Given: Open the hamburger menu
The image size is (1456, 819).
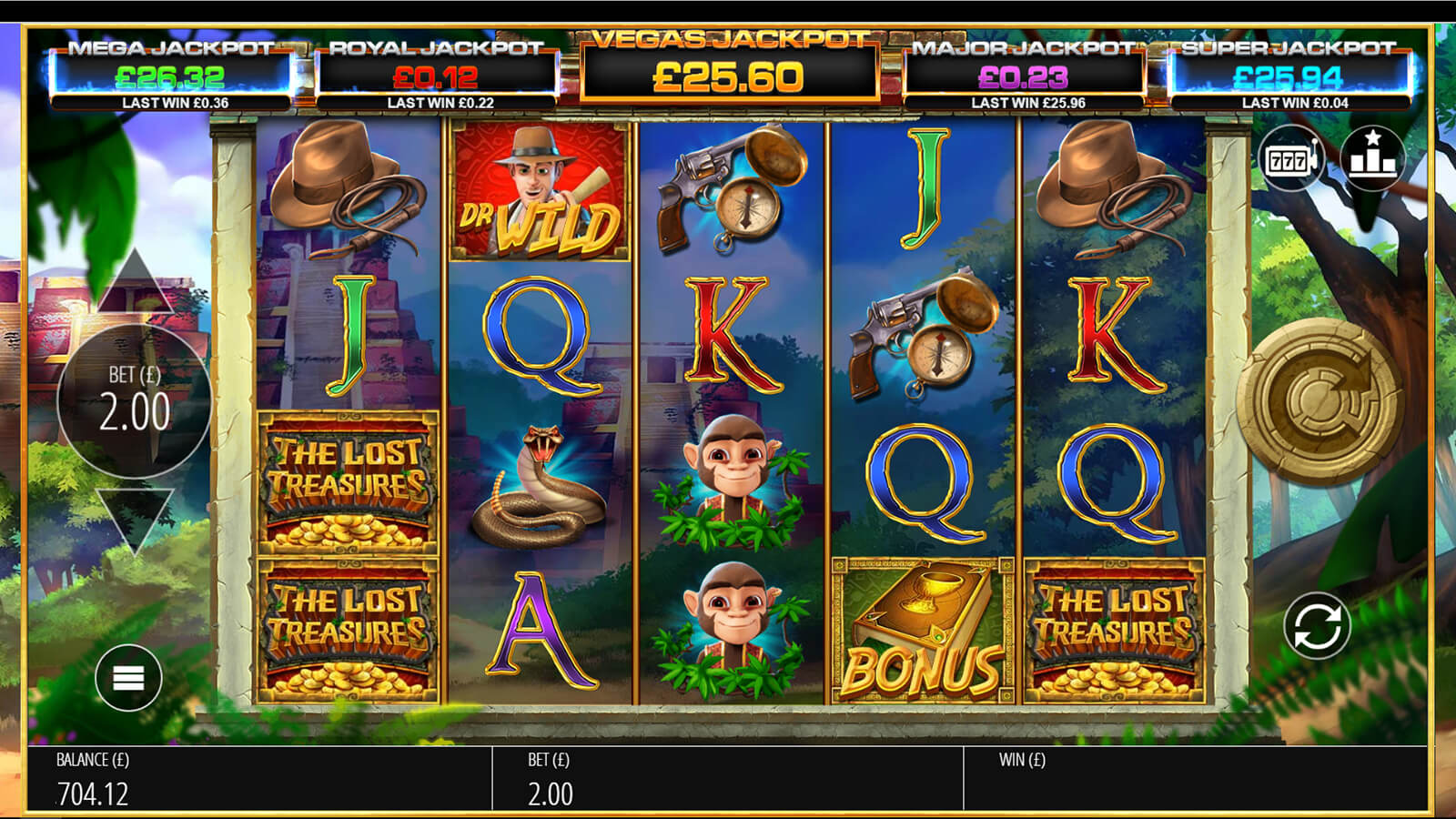Looking at the screenshot, I should pos(128,678).
